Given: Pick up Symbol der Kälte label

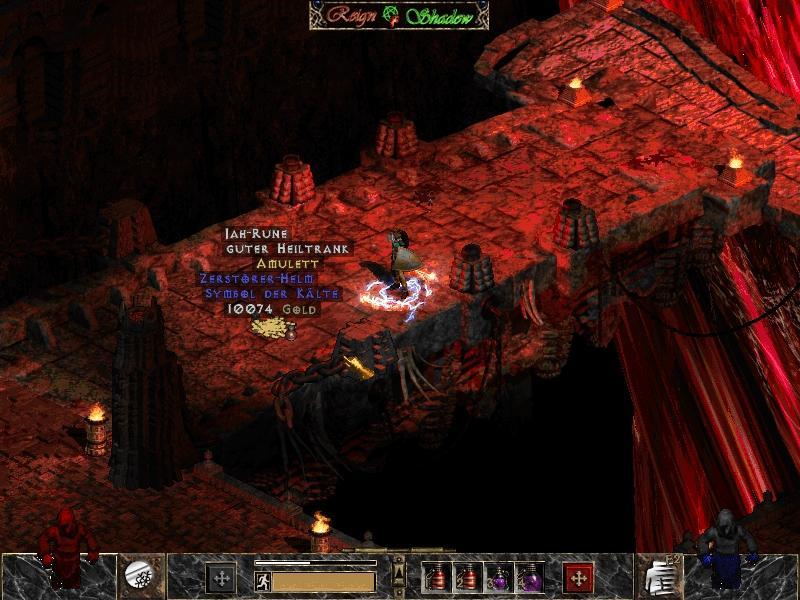Looking at the screenshot, I should pyautogui.click(x=272, y=294).
